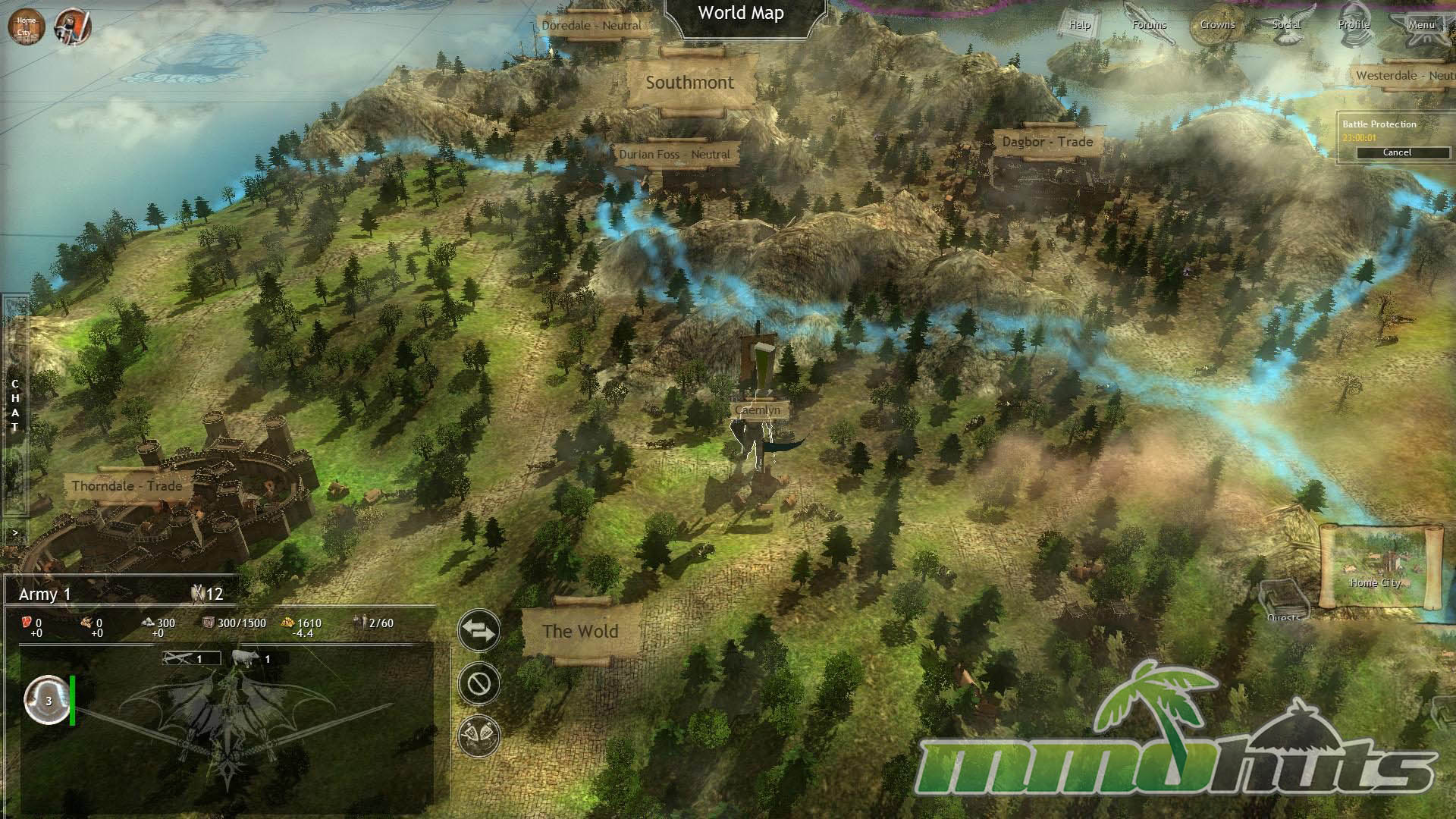Click the circle-slash army stop button
This screenshot has height=819, width=1456.
(x=479, y=683)
